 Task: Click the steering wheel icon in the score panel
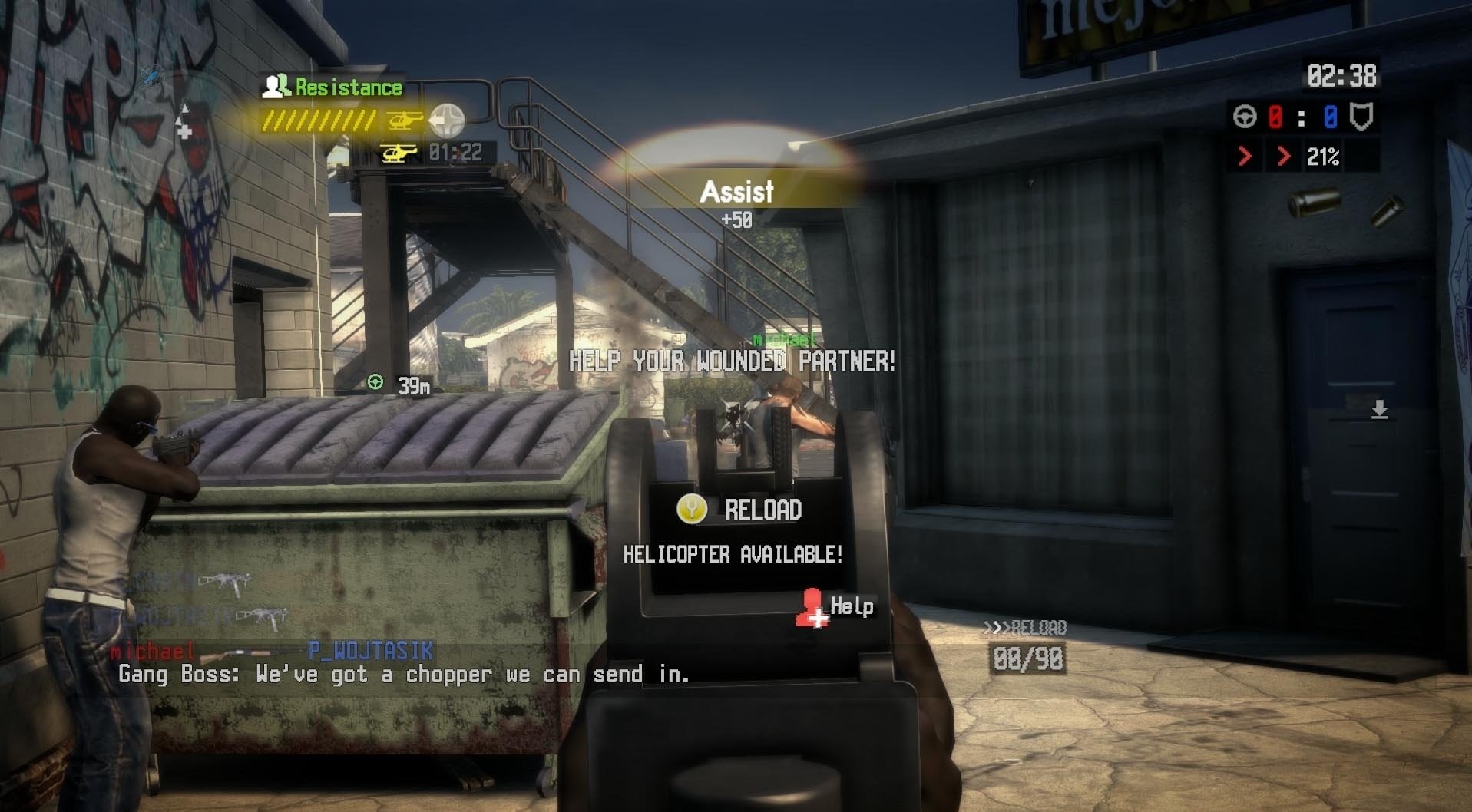point(1245,117)
